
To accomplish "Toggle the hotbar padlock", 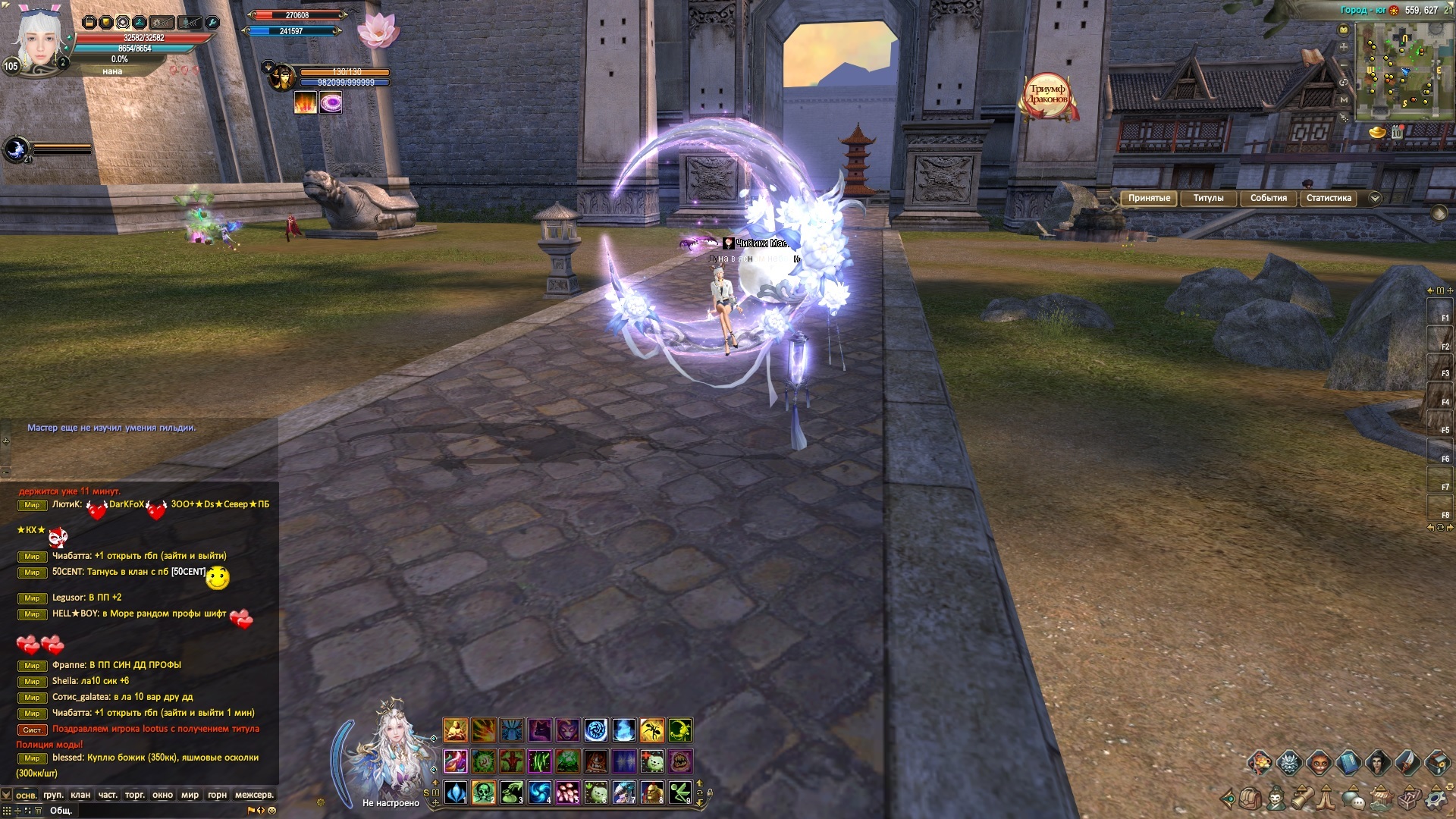I will [x=709, y=793].
